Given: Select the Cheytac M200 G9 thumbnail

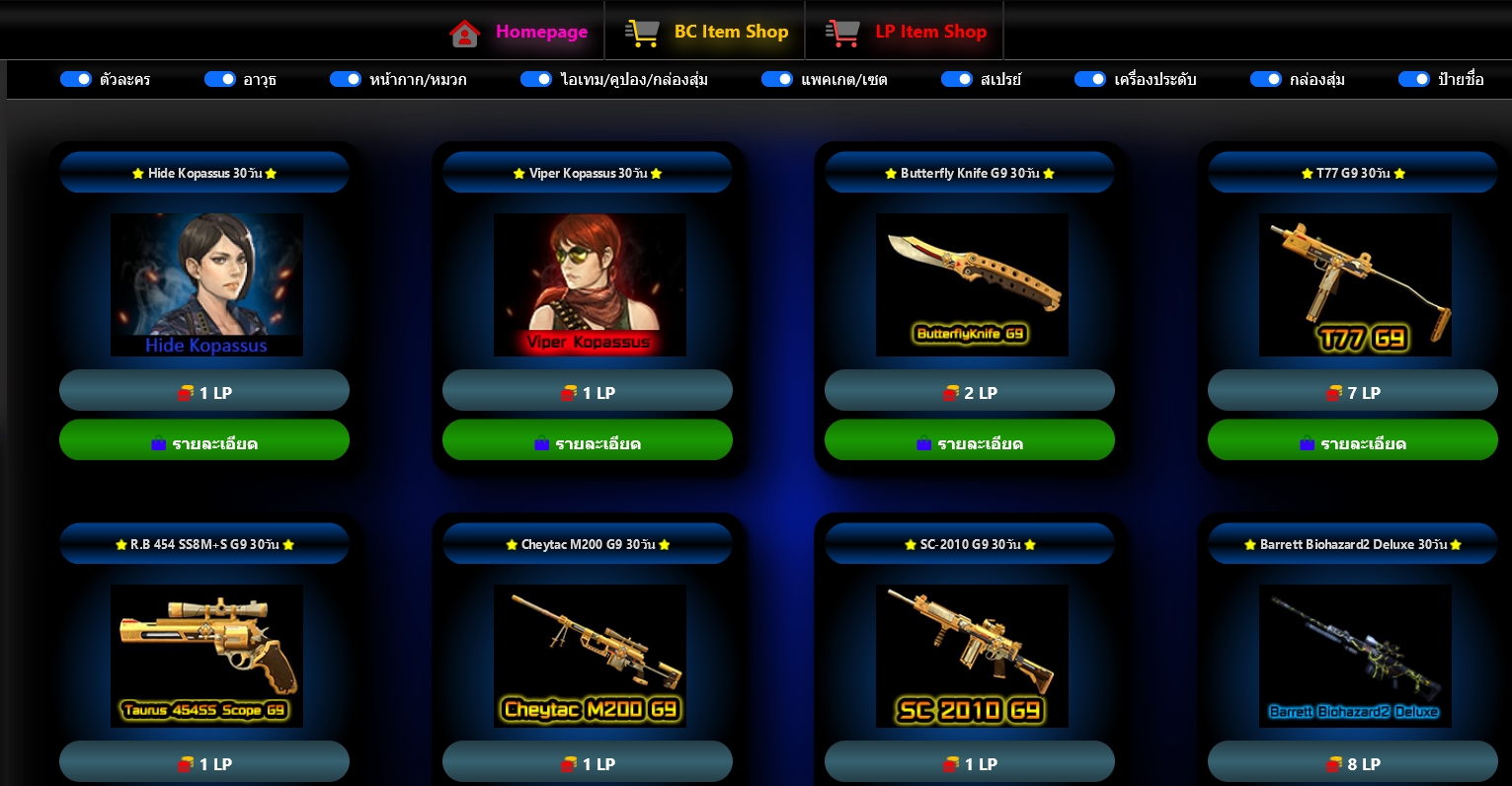Looking at the screenshot, I should point(590,656).
